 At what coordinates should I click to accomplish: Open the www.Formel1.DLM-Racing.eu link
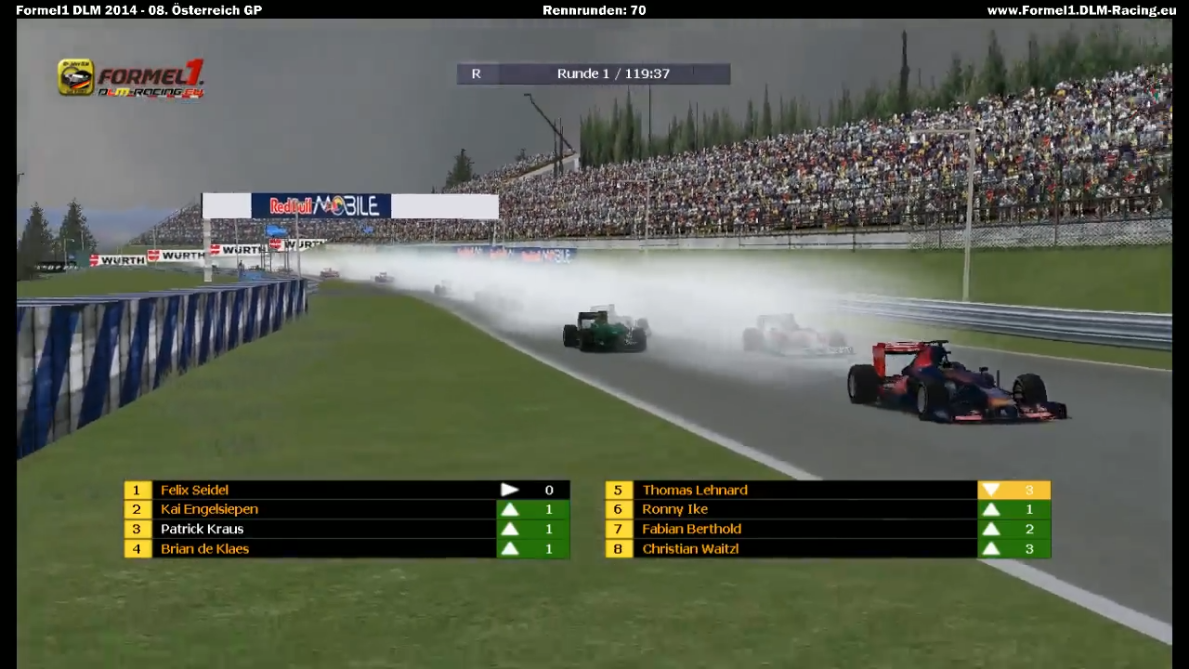[1081, 10]
